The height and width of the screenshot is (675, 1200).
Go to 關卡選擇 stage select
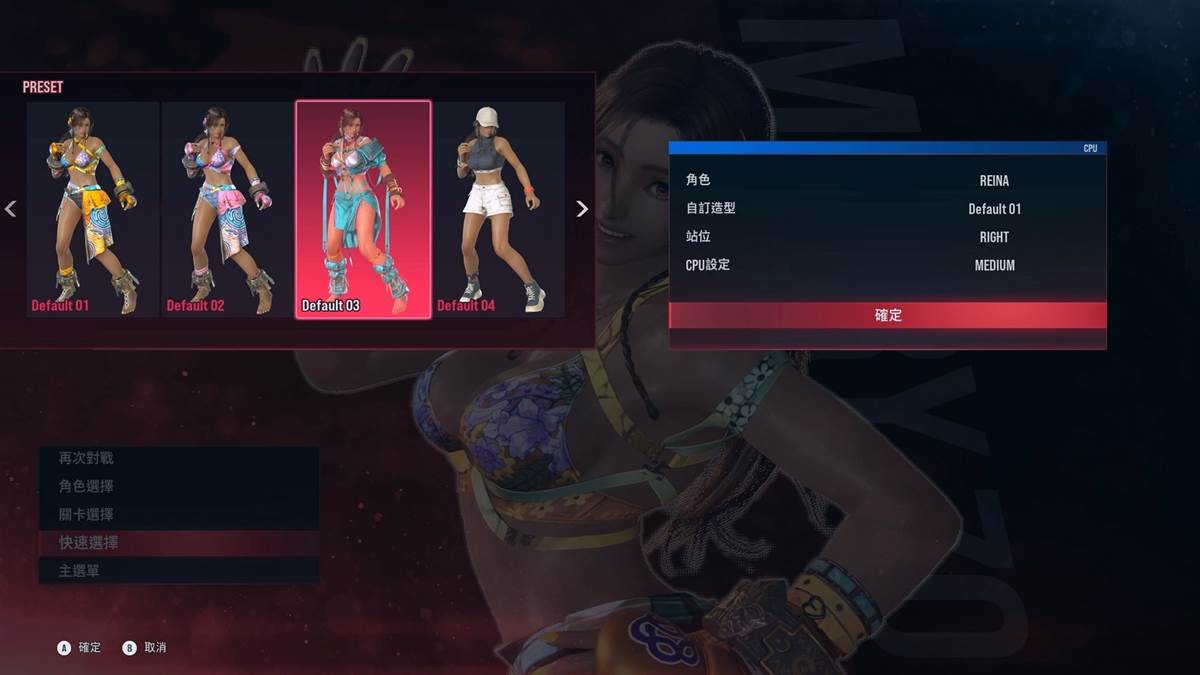point(179,514)
